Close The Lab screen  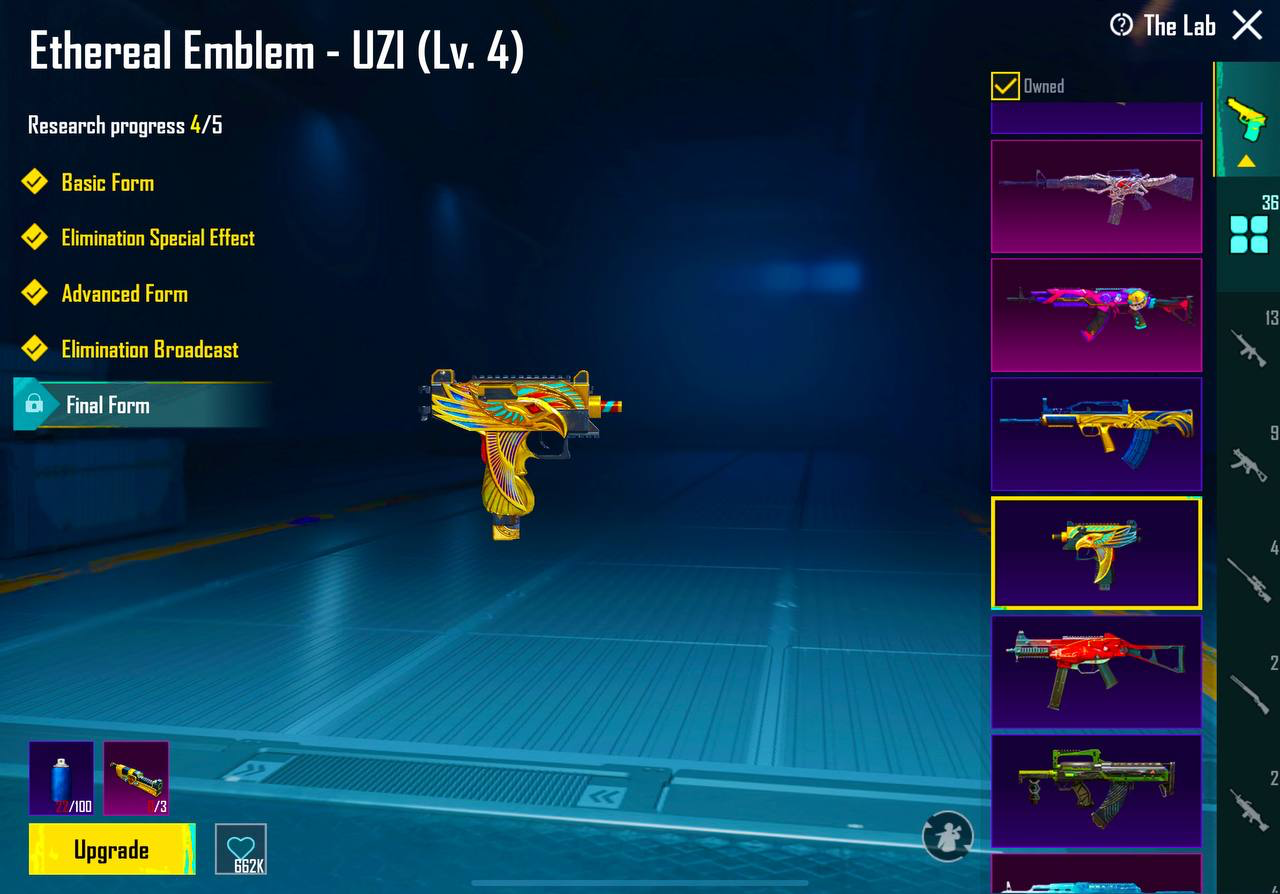1247,25
